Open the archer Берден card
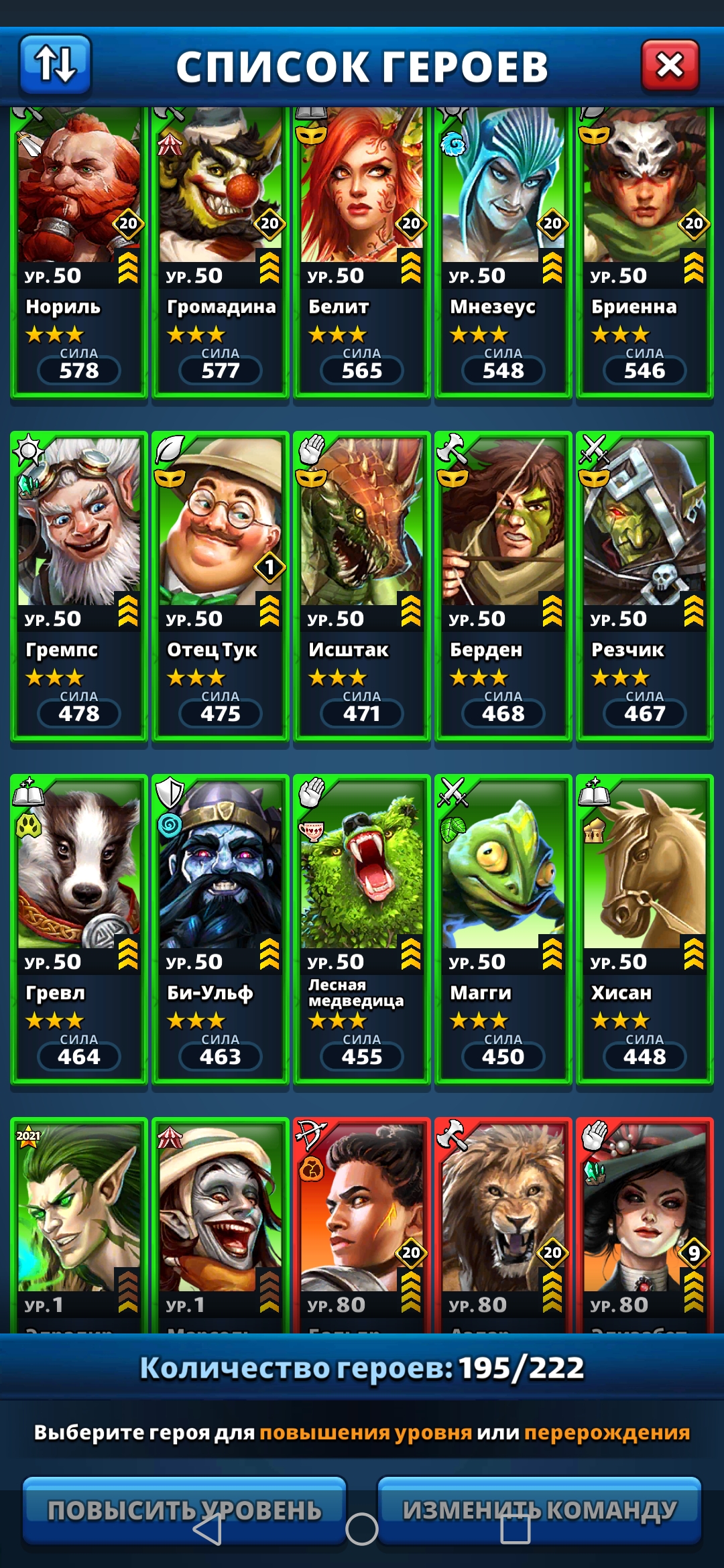The width and height of the screenshot is (724, 1568). pos(503,586)
